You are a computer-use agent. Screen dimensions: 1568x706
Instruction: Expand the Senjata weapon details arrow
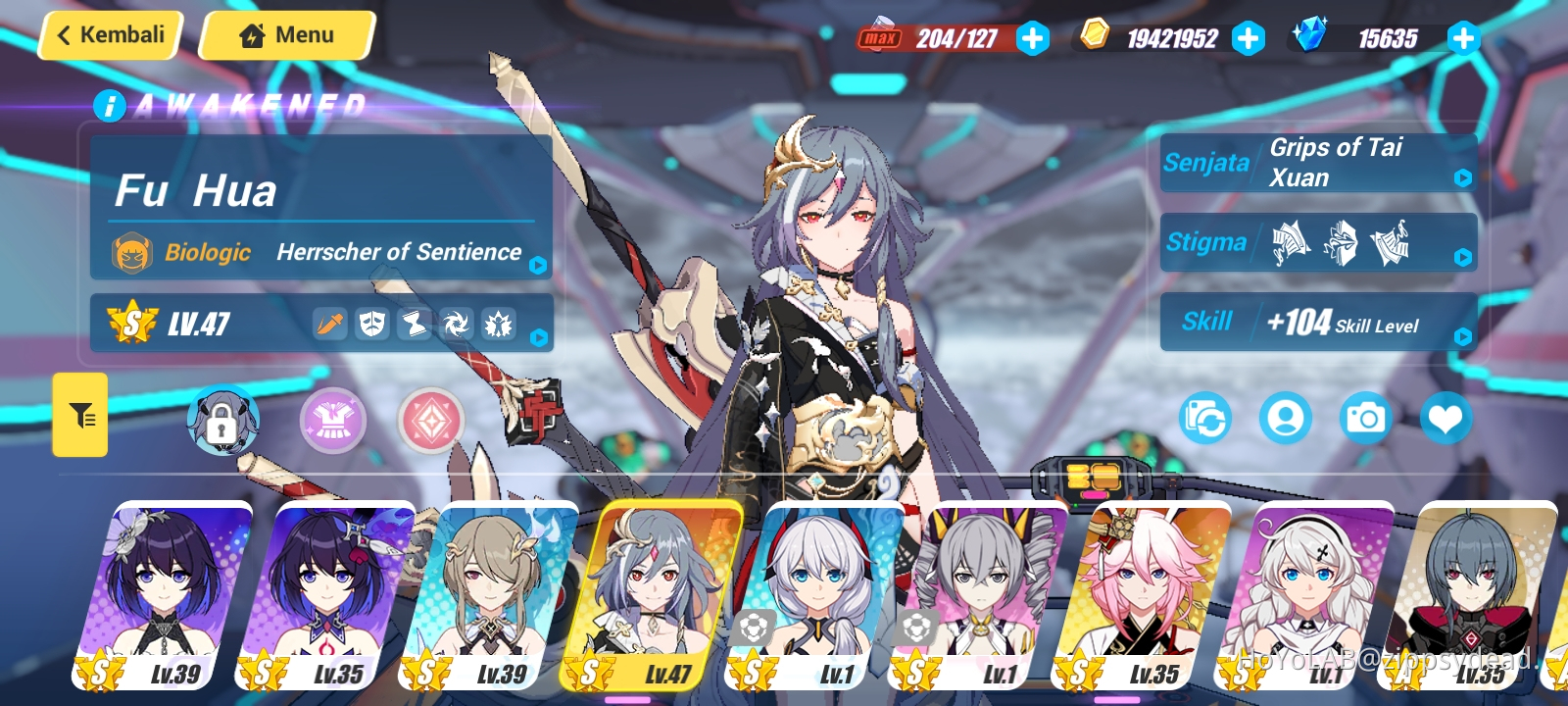(1462, 177)
